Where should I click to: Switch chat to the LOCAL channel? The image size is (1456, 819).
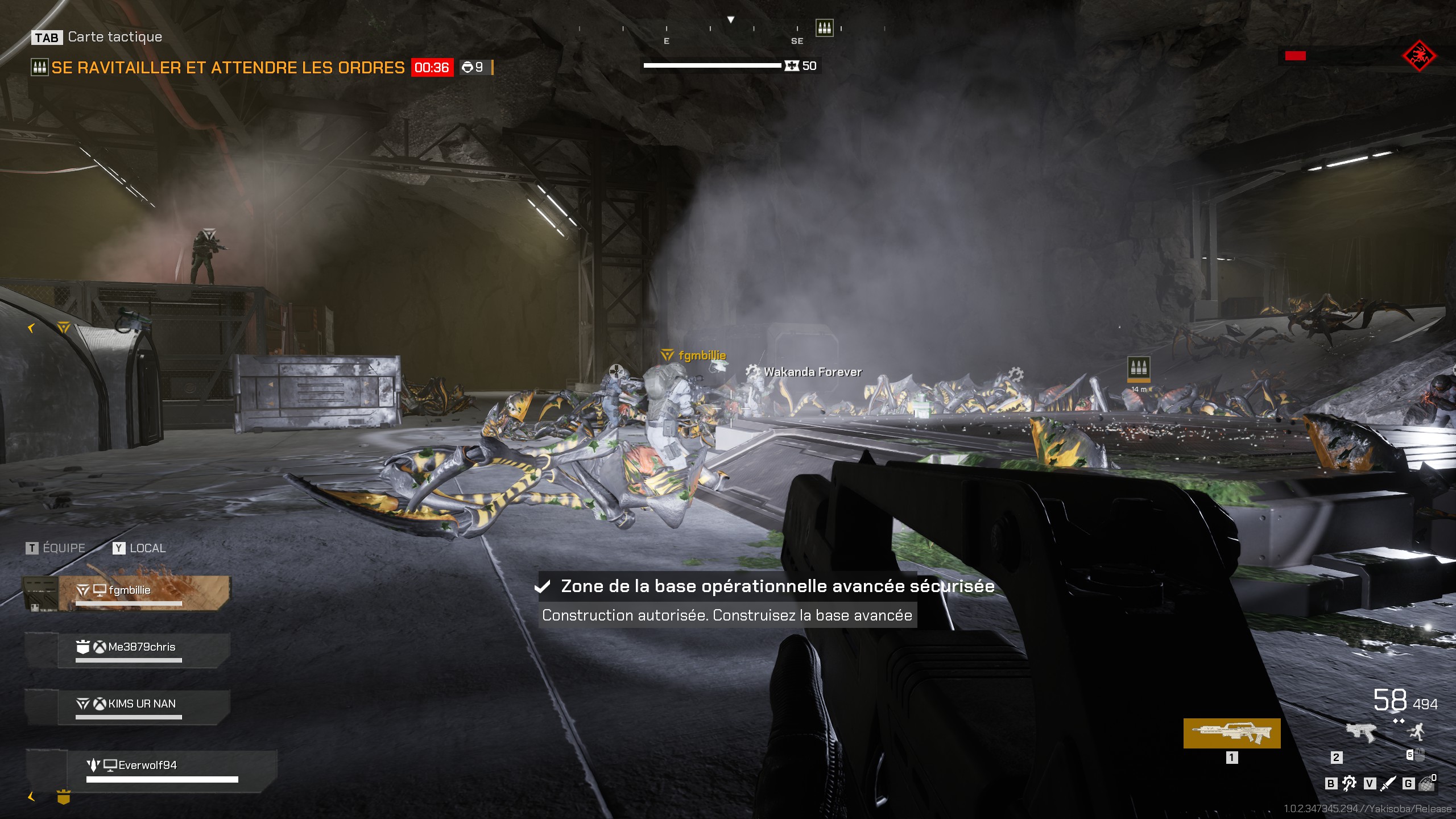click(139, 548)
